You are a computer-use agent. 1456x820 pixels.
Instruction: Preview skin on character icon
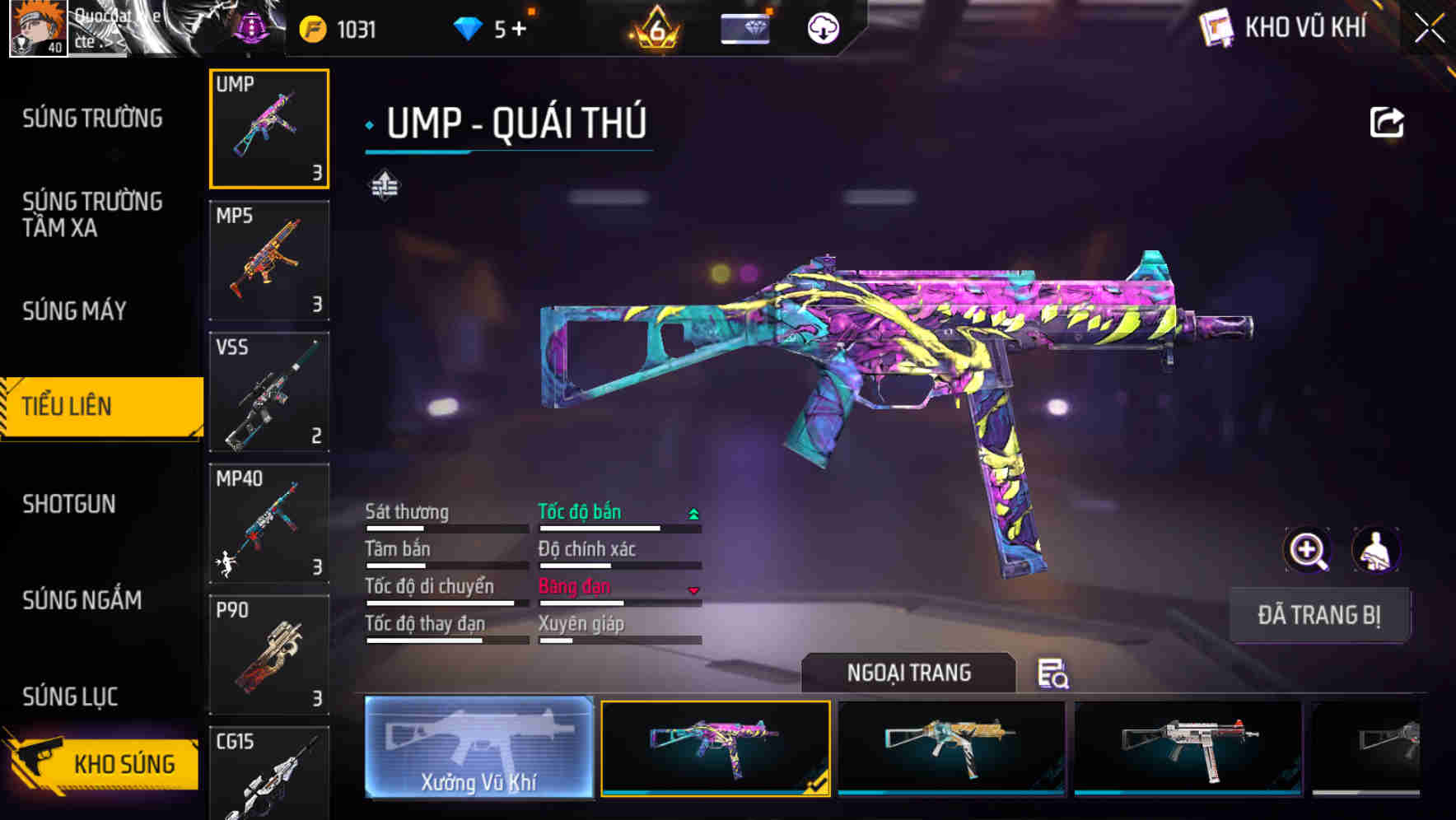[x=1375, y=550]
